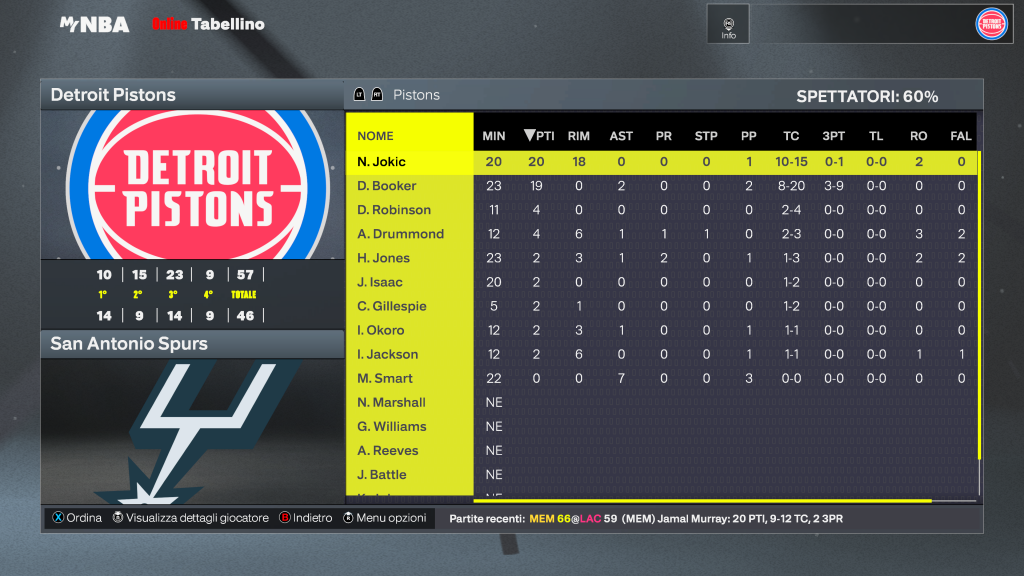
Task: Select C. Gillespie's row
Action: [392, 306]
